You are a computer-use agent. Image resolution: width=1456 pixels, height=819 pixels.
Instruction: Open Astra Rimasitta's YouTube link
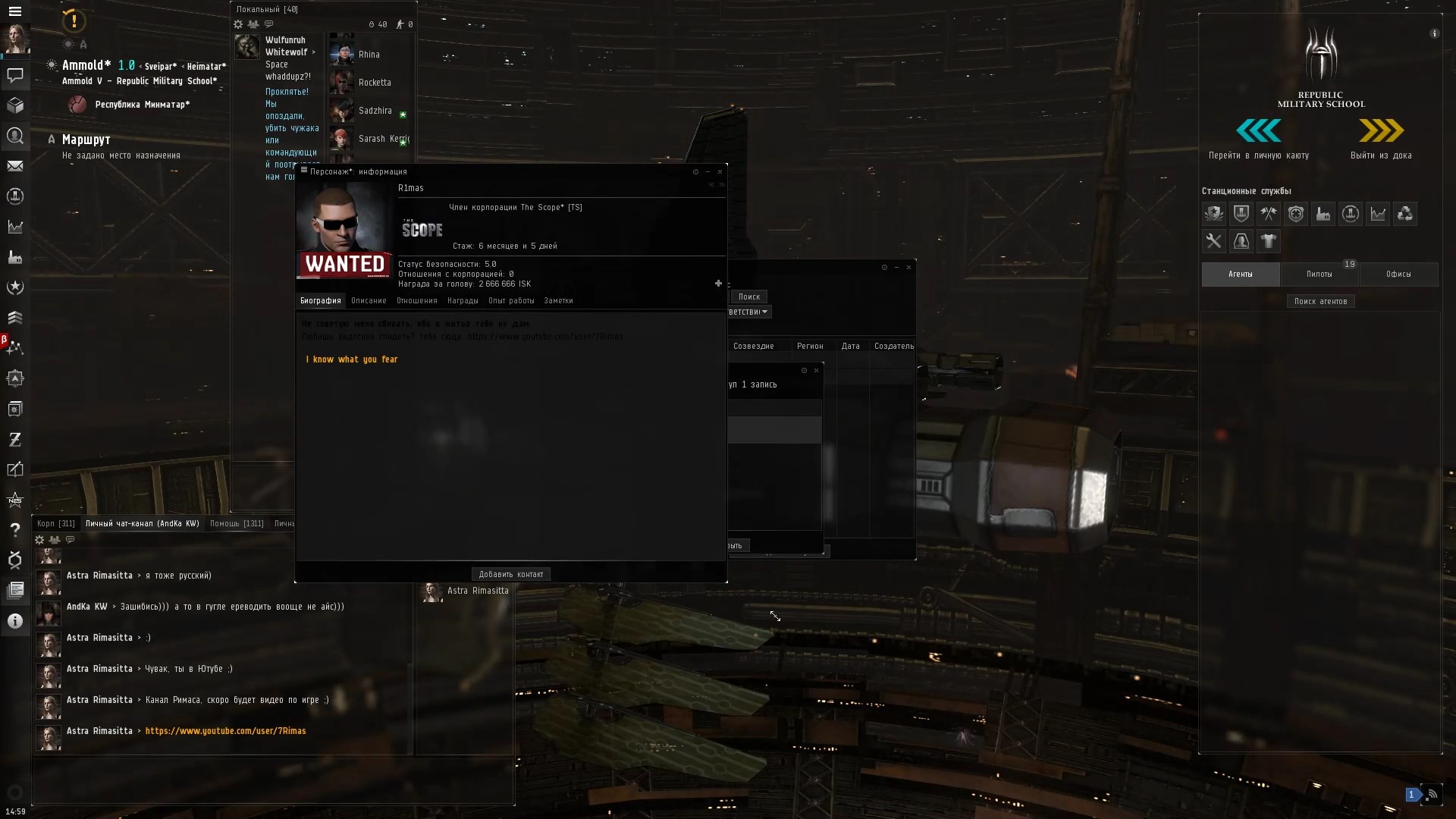pyautogui.click(x=225, y=731)
